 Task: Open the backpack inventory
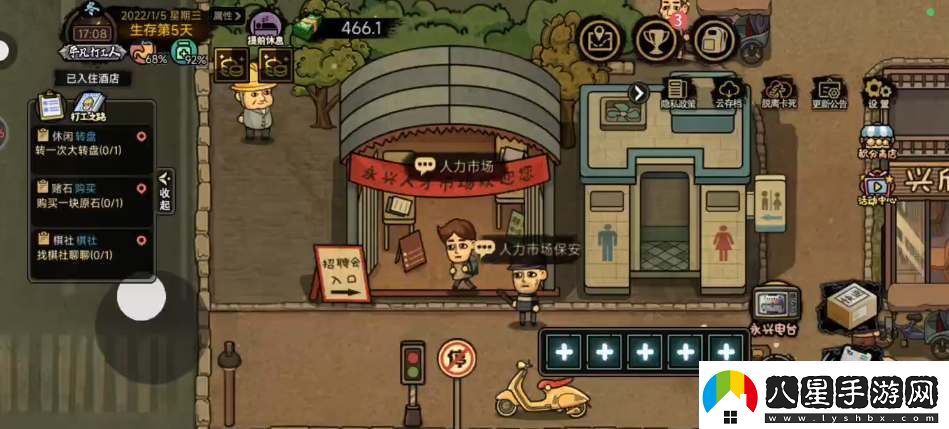coord(716,40)
